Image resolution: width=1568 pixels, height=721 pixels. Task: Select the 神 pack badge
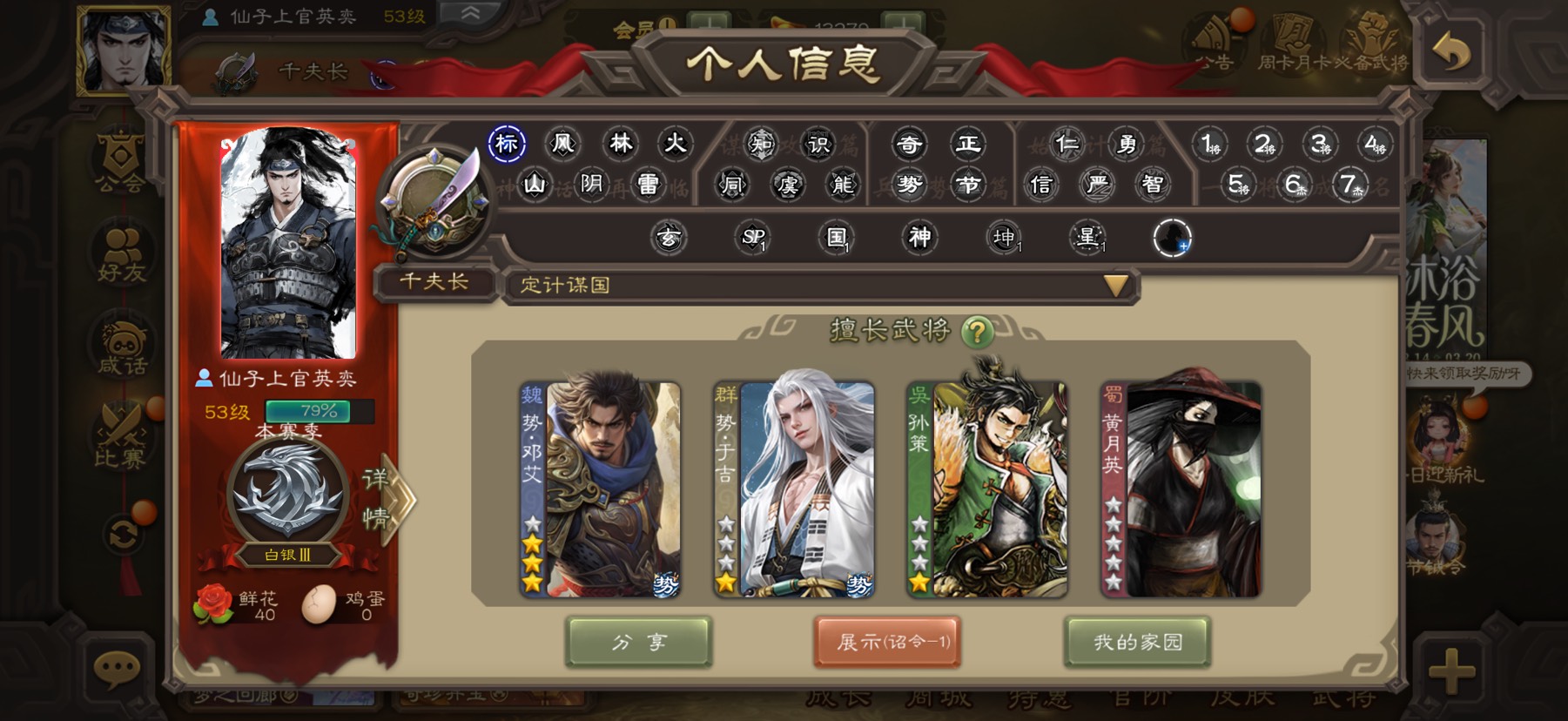coord(919,237)
